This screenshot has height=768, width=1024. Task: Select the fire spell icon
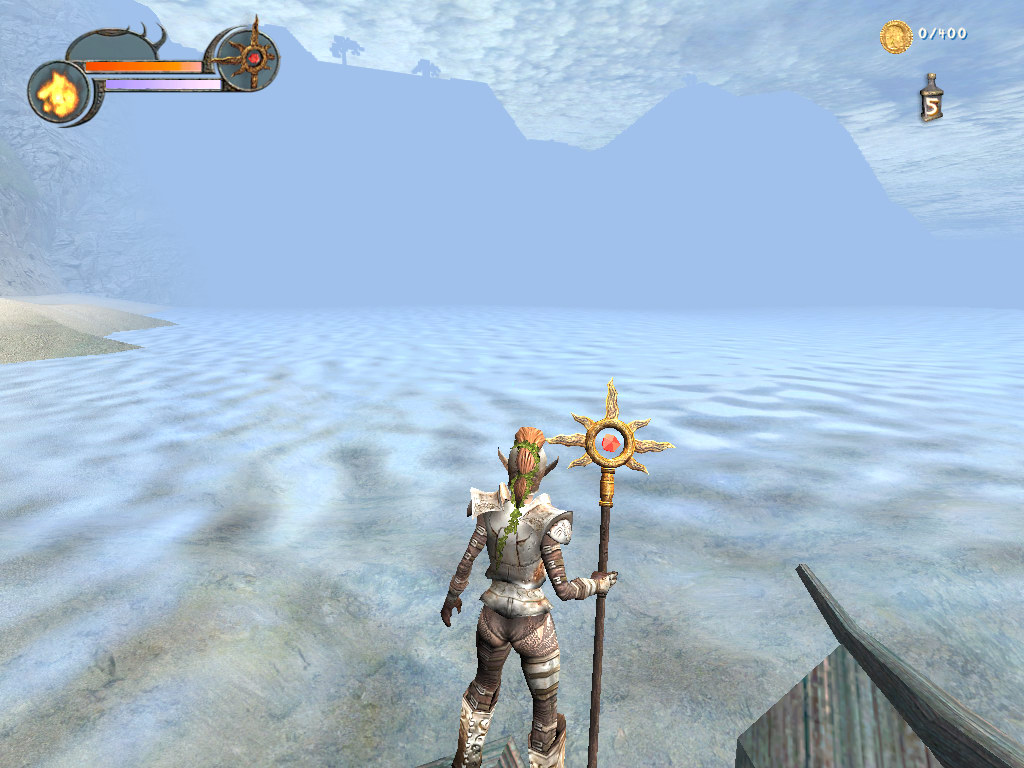coord(58,93)
